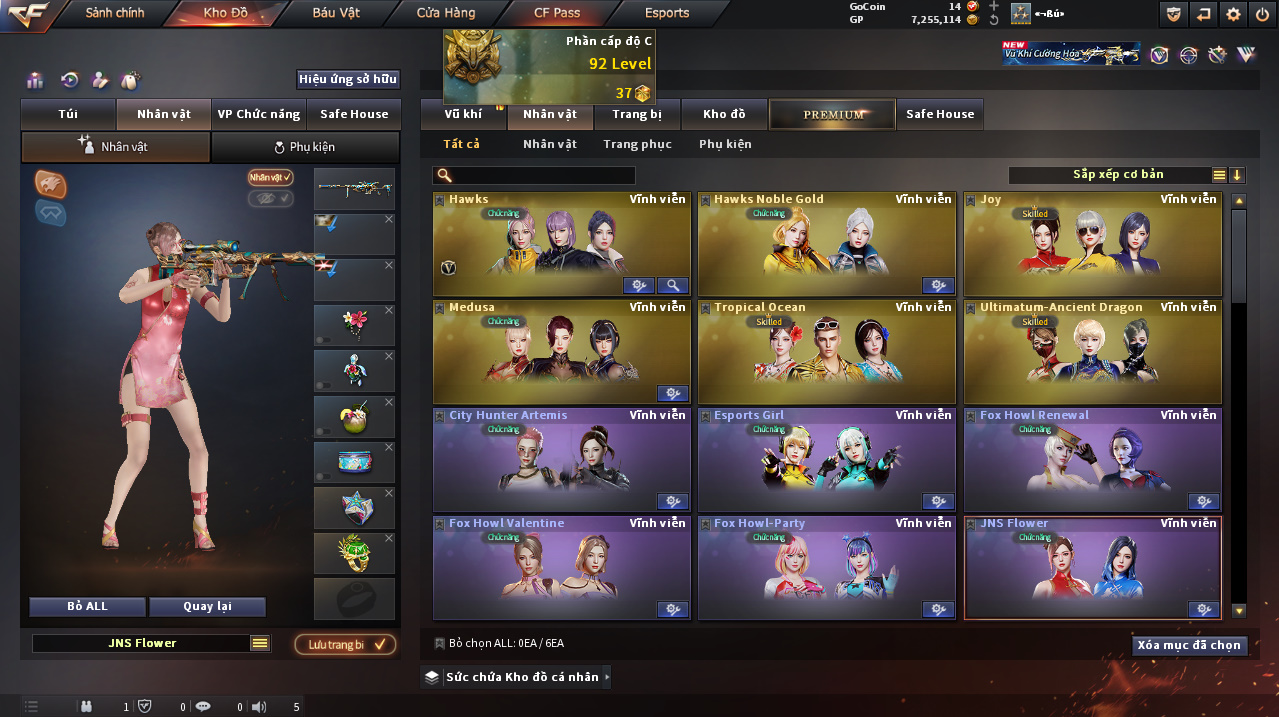Choose the Medusa character card
The image size is (1279, 717).
[x=562, y=352]
